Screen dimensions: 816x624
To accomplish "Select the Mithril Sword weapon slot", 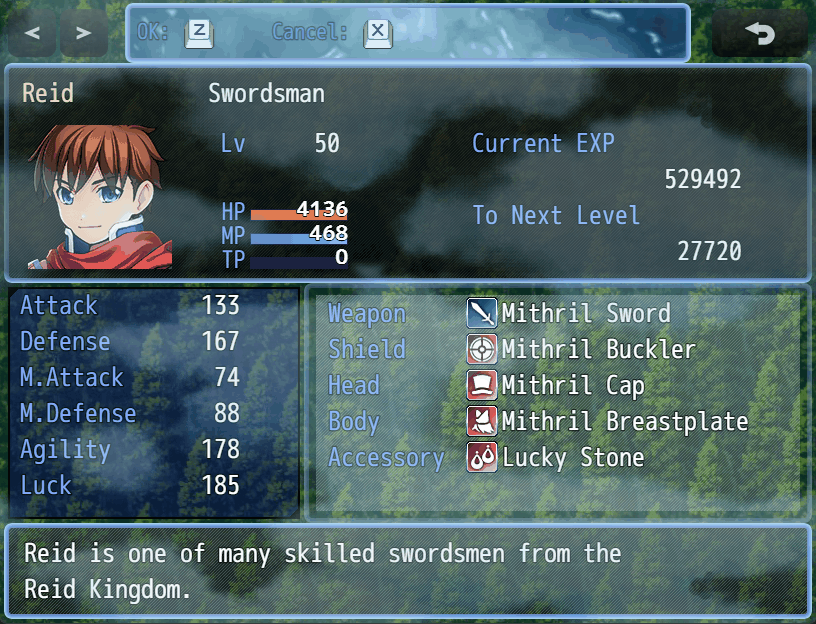I will (569, 314).
